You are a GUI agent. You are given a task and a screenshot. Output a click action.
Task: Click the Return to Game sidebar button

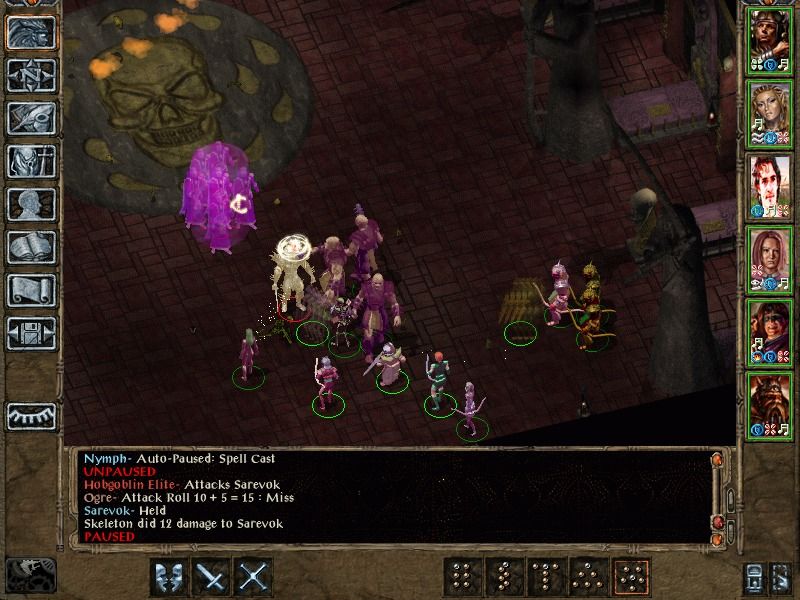tap(31, 32)
